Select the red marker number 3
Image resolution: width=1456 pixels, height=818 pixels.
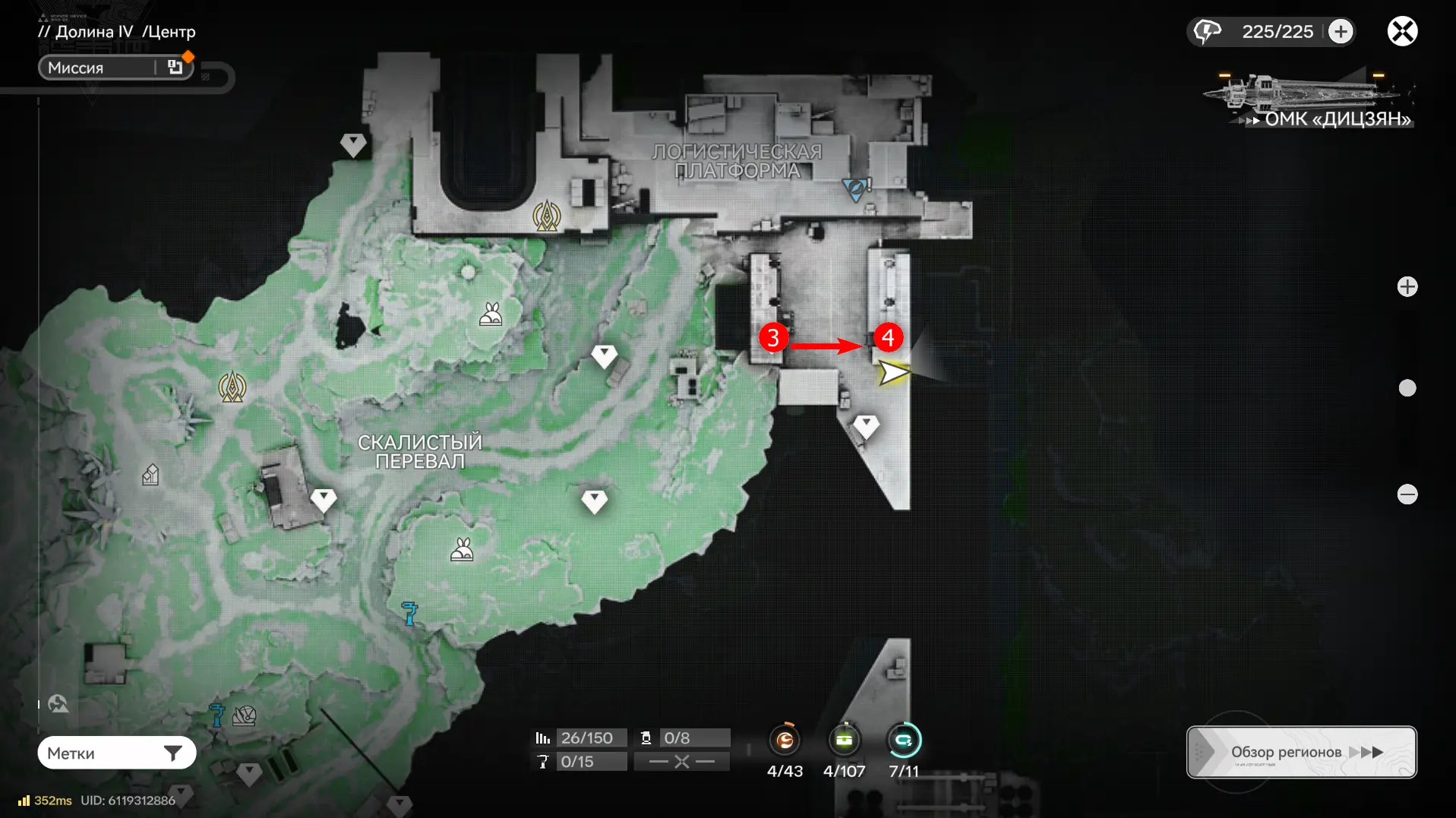pos(773,337)
